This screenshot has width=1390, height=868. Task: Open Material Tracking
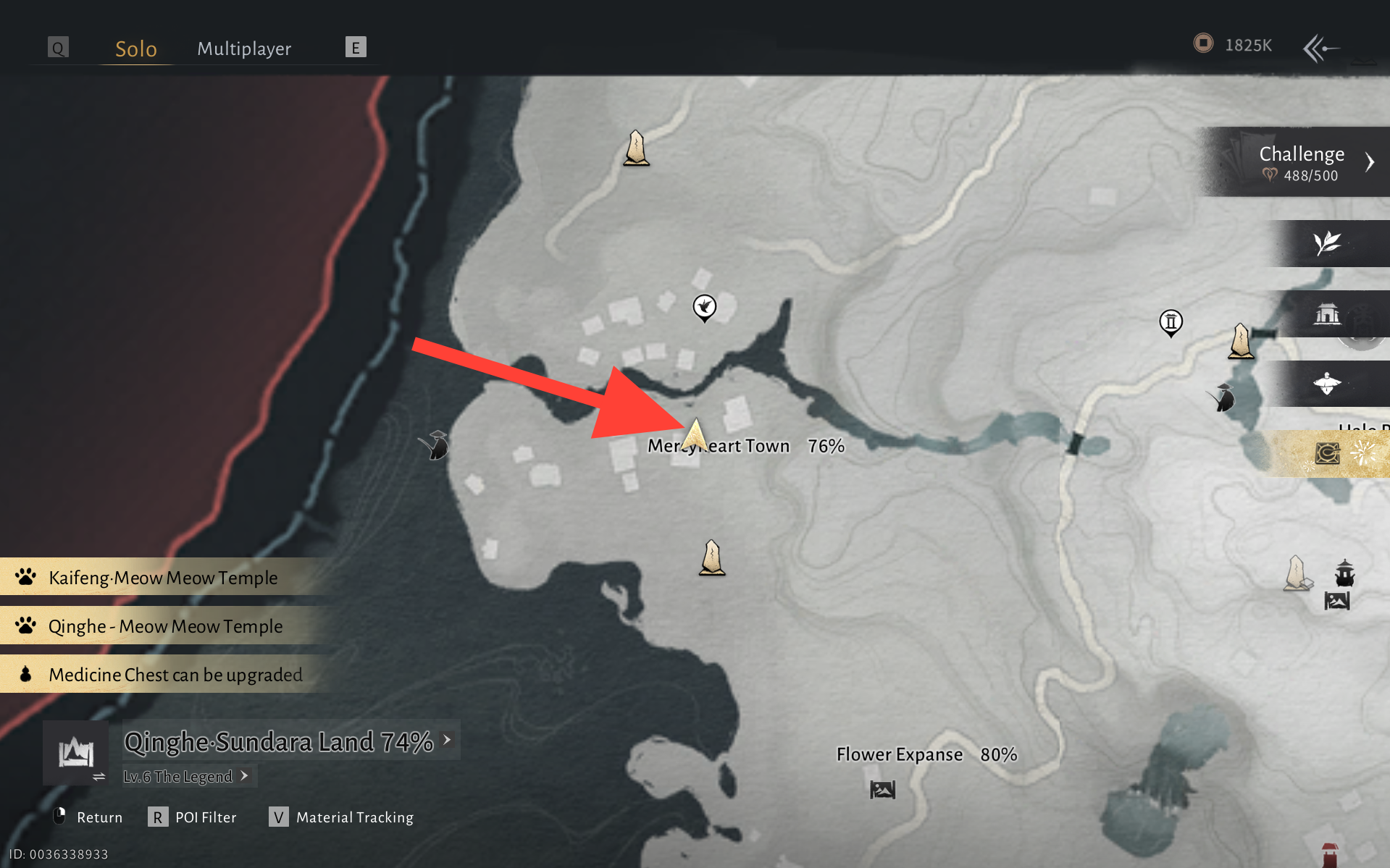pyautogui.click(x=342, y=817)
